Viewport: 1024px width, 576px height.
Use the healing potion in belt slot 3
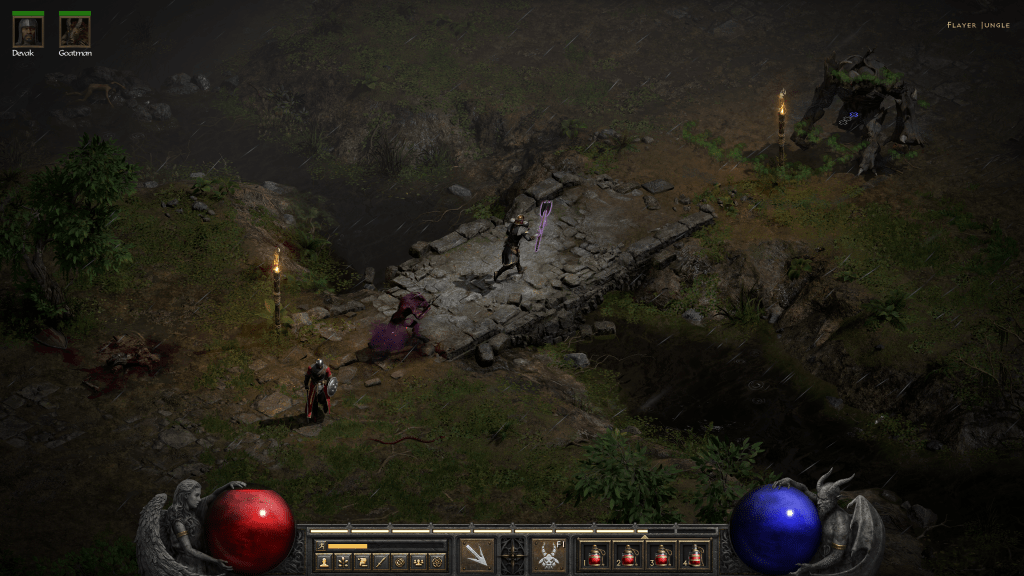pyautogui.click(x=660, y=555)
